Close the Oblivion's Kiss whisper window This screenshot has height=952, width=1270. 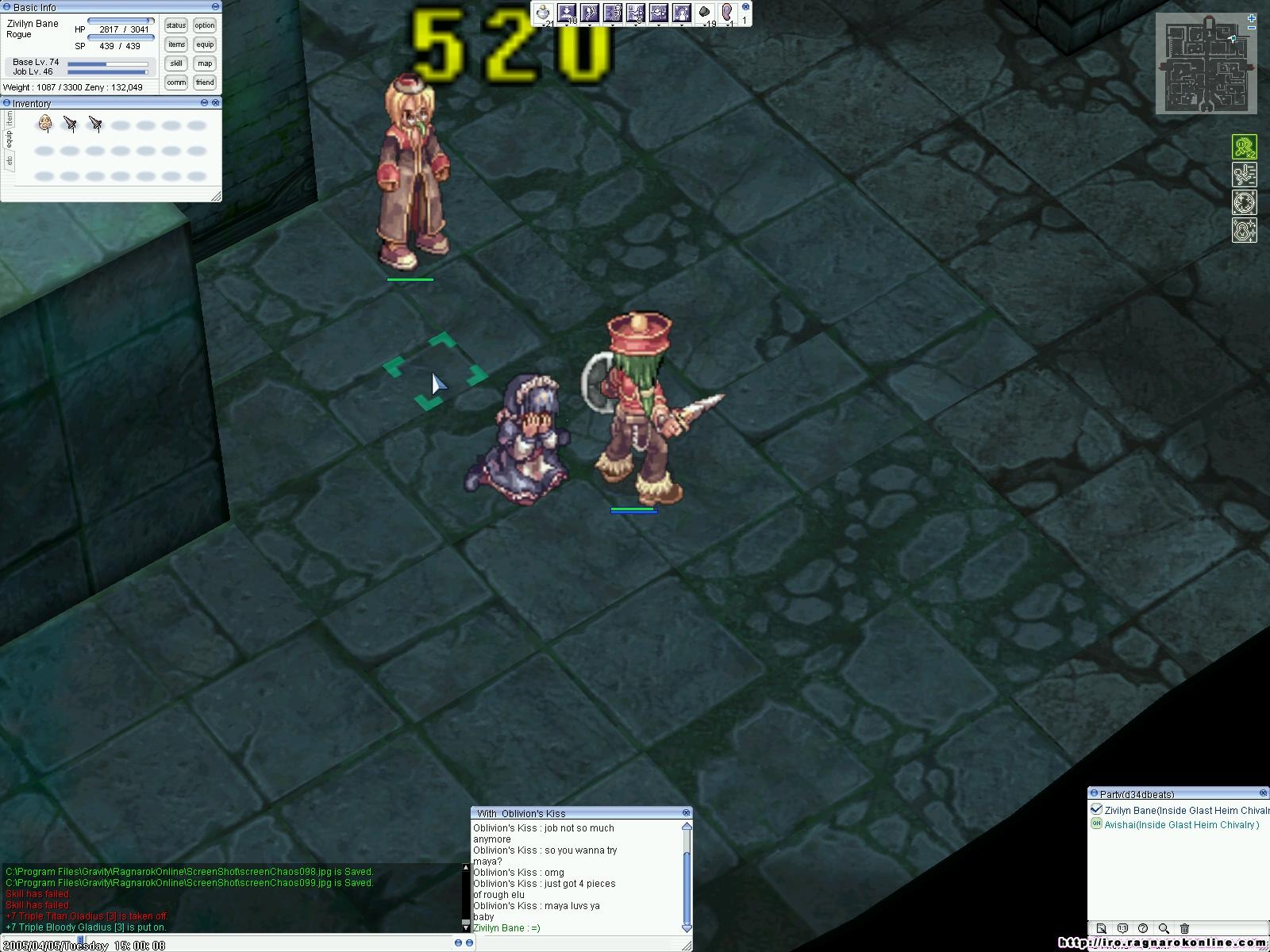coord(687,813)
